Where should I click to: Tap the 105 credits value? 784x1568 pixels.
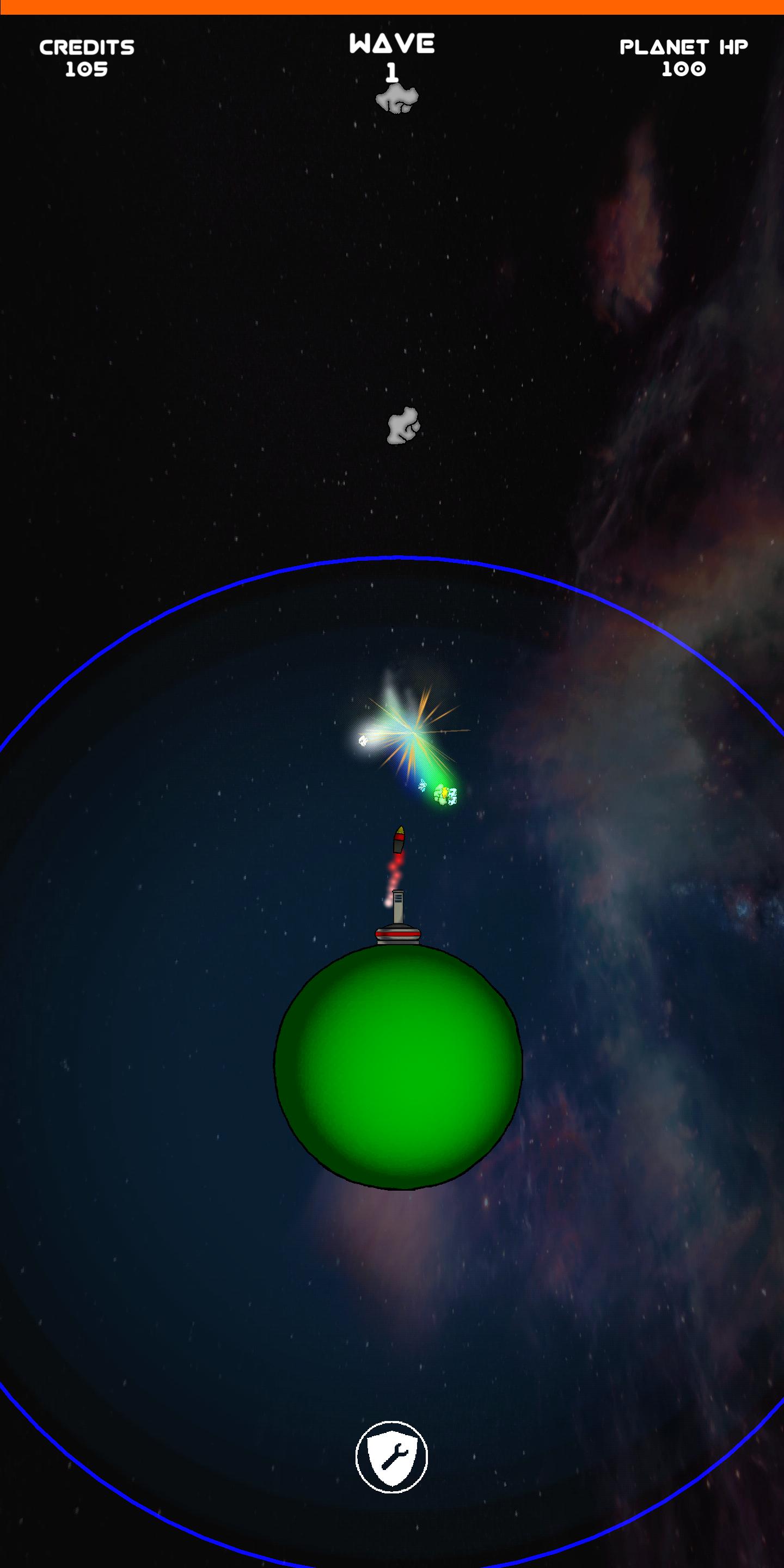click(x=87, y=70)
